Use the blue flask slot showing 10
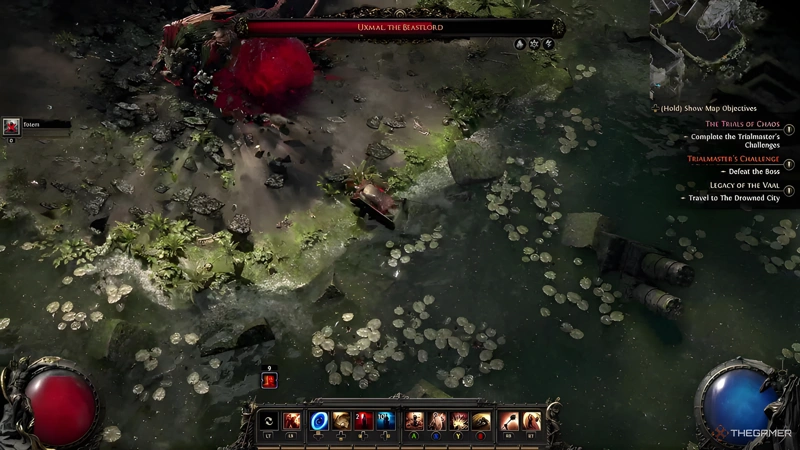Image resolution: width=800 pixels, height=450 pixels. tap(385, 421)
